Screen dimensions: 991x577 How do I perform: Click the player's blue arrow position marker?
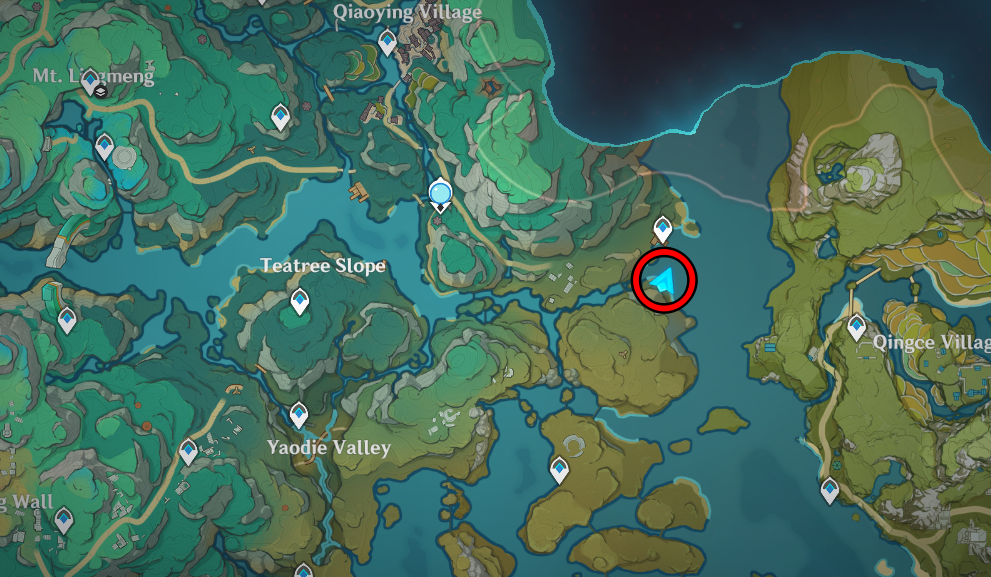pos(663,283)
